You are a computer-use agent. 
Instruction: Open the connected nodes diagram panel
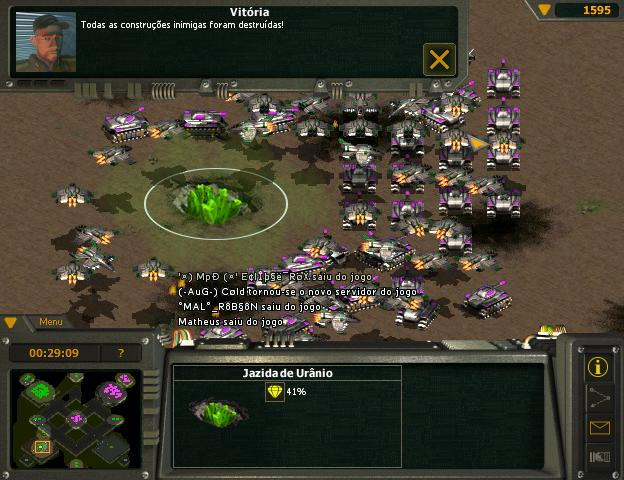[599, 397]
